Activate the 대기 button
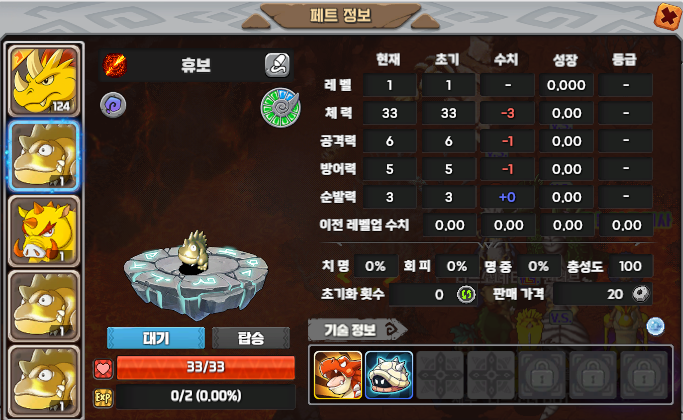683x420 pixels. click(x=155, y=338)
